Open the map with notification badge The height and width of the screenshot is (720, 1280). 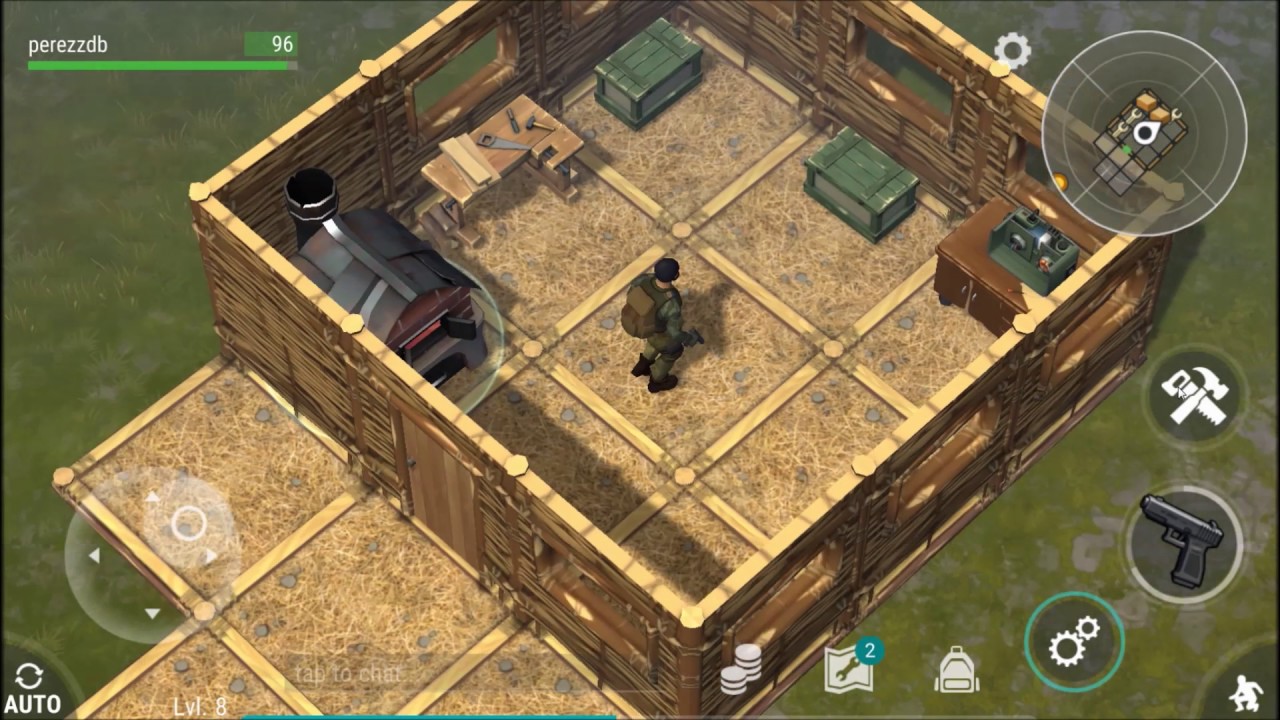(849, 668)
